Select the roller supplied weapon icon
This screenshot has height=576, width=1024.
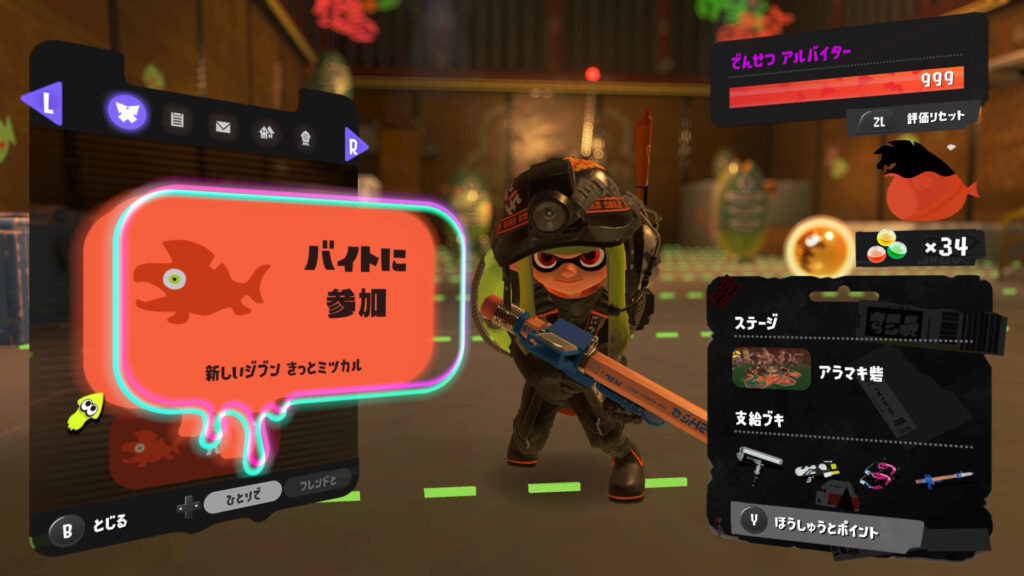[x=759, y=463]
